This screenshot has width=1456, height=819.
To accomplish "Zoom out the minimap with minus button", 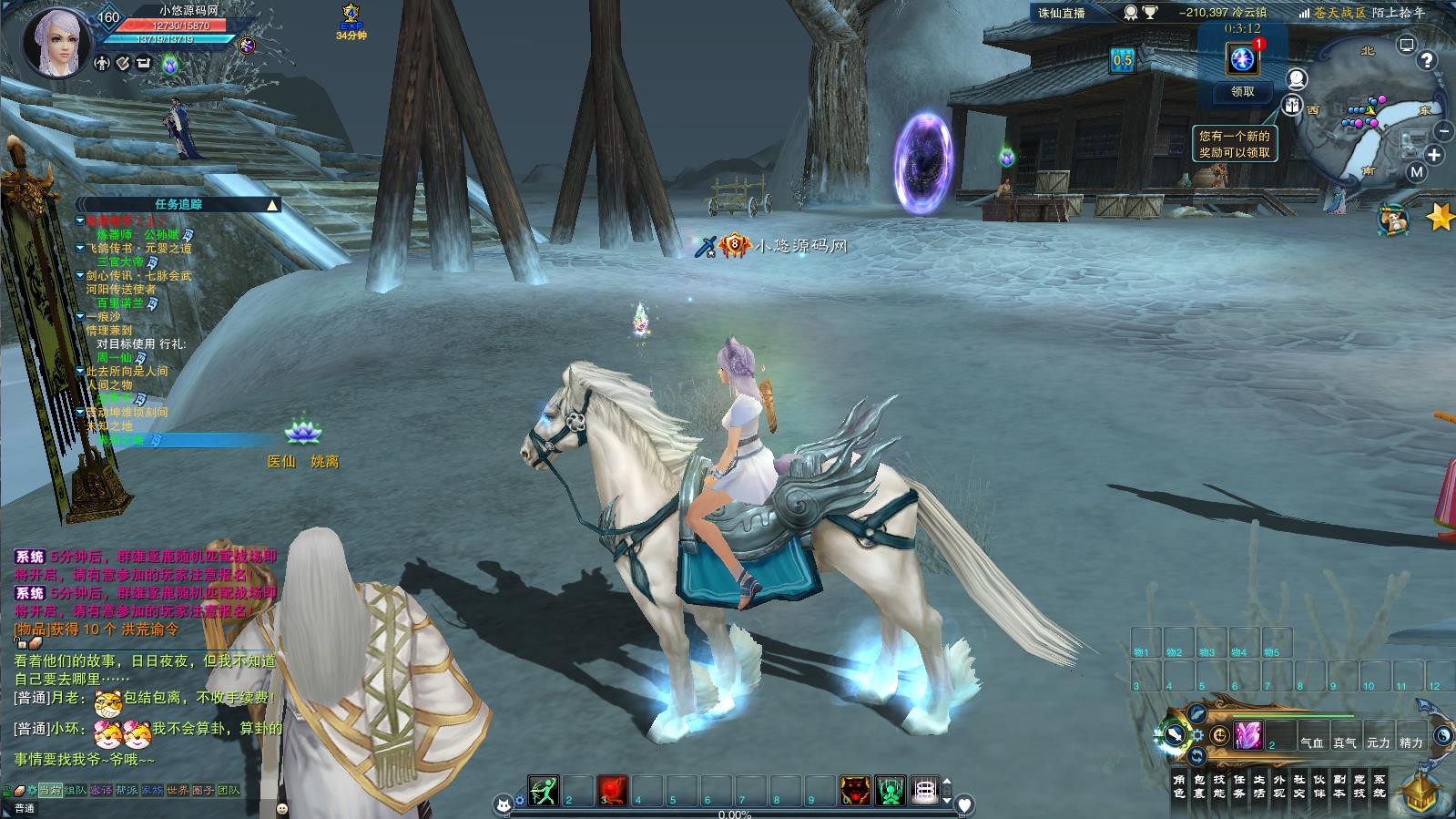I will [x=1445, y=132].
